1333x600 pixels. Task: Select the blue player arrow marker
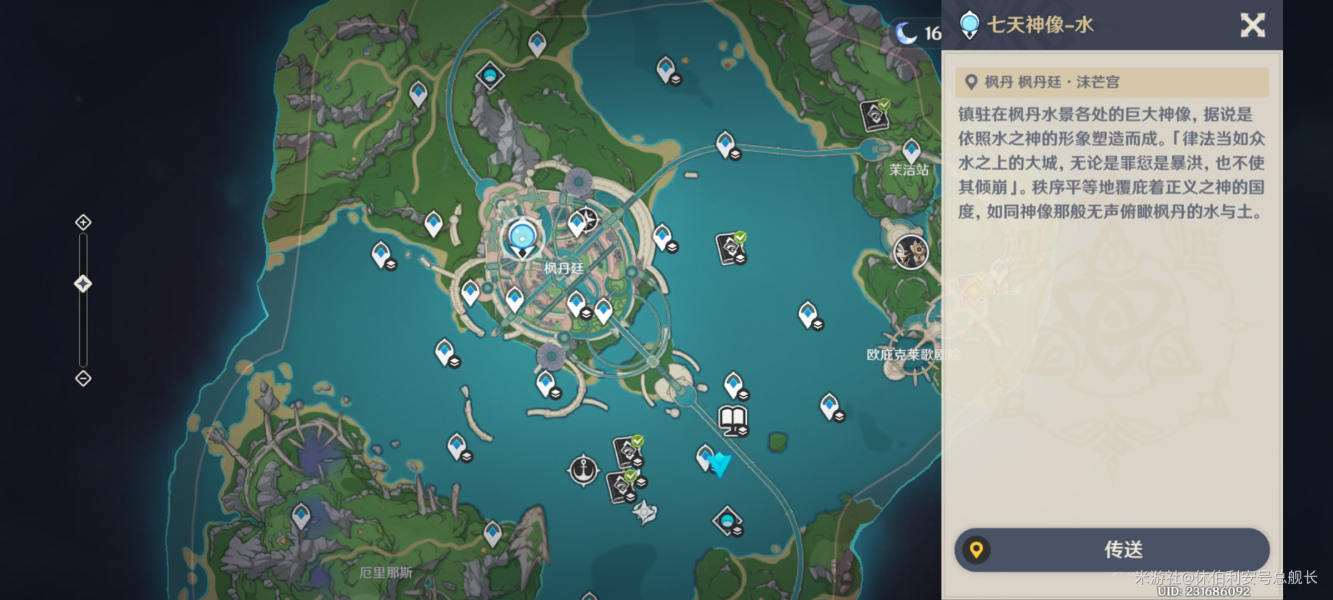pyautogui.click(x=720, y=464)
